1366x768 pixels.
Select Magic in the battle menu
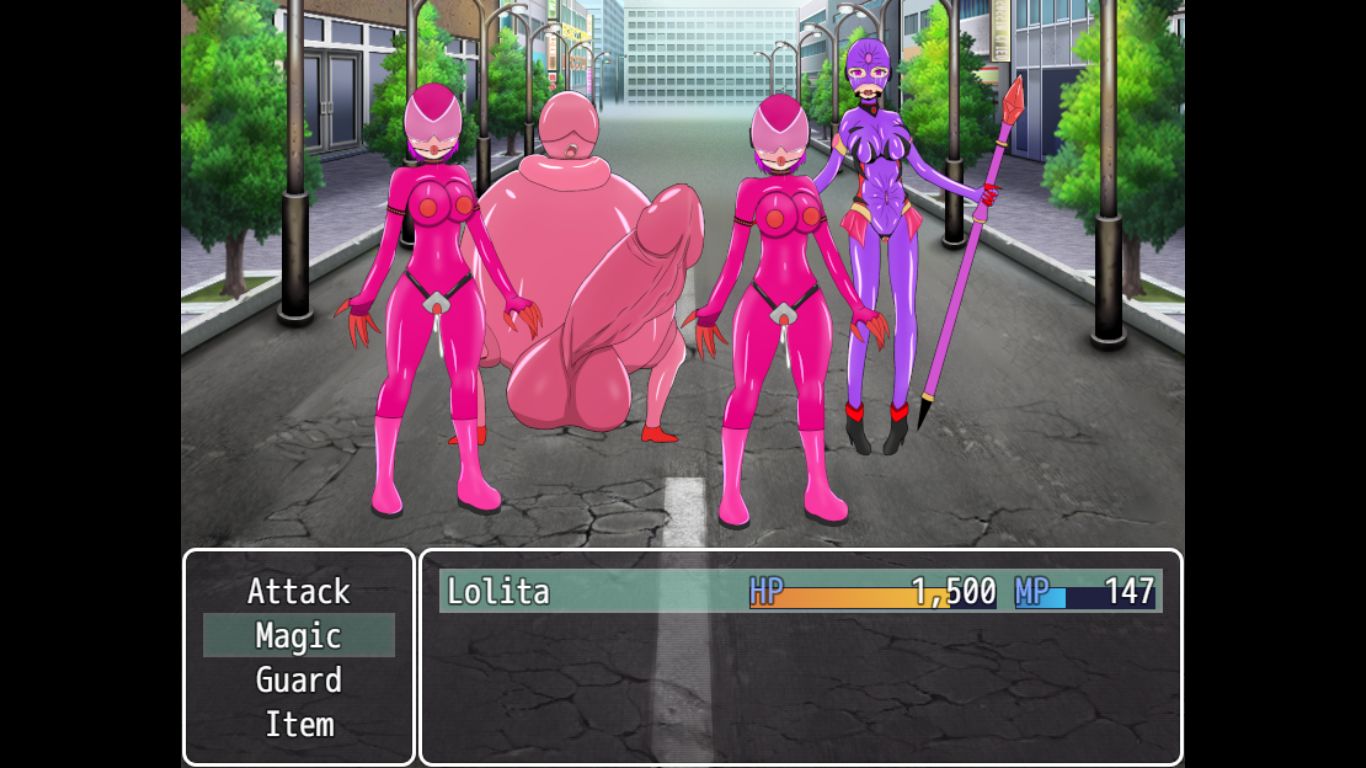pos(298,636)
